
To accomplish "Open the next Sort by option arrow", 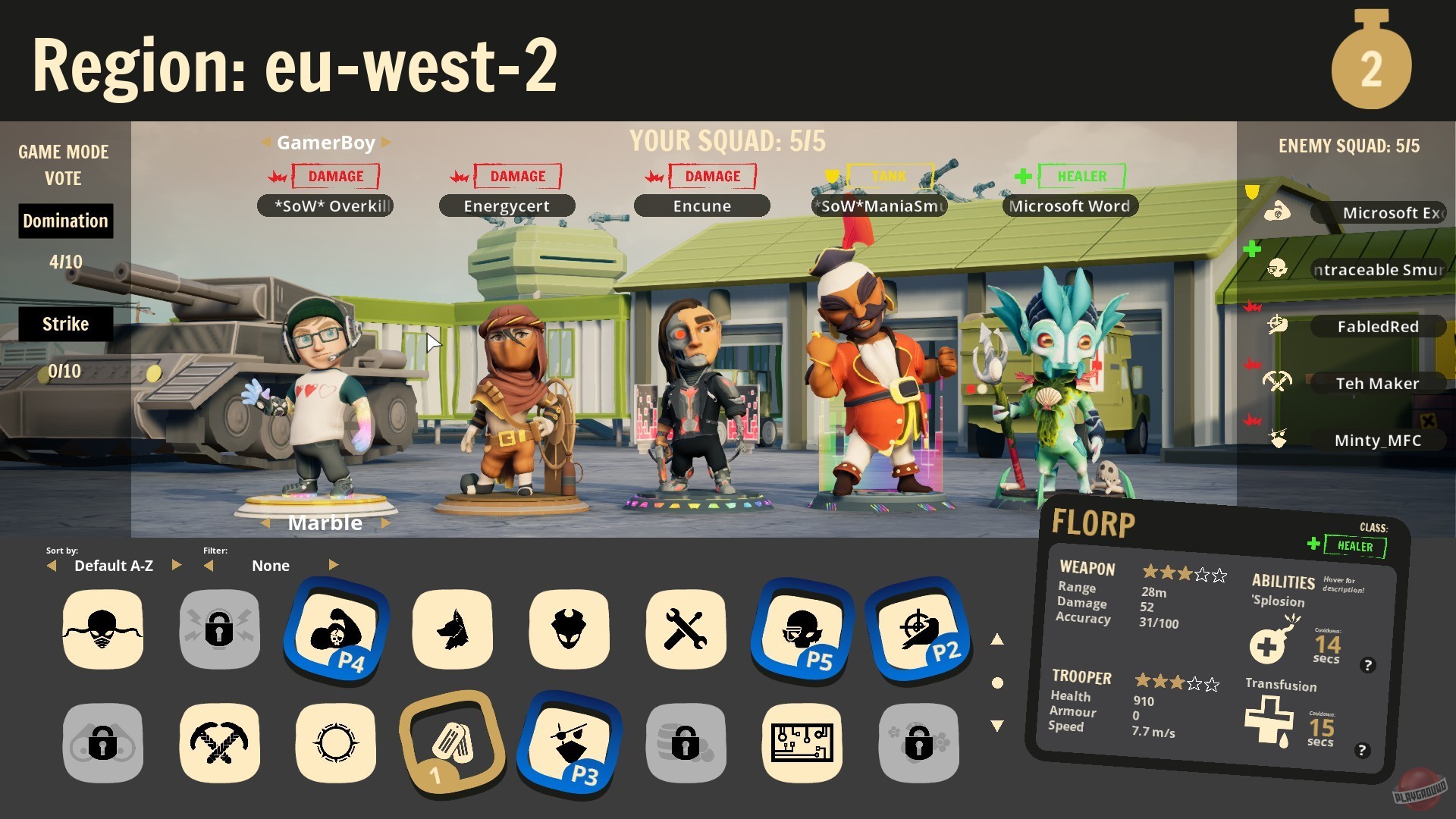I will point(177,566).
